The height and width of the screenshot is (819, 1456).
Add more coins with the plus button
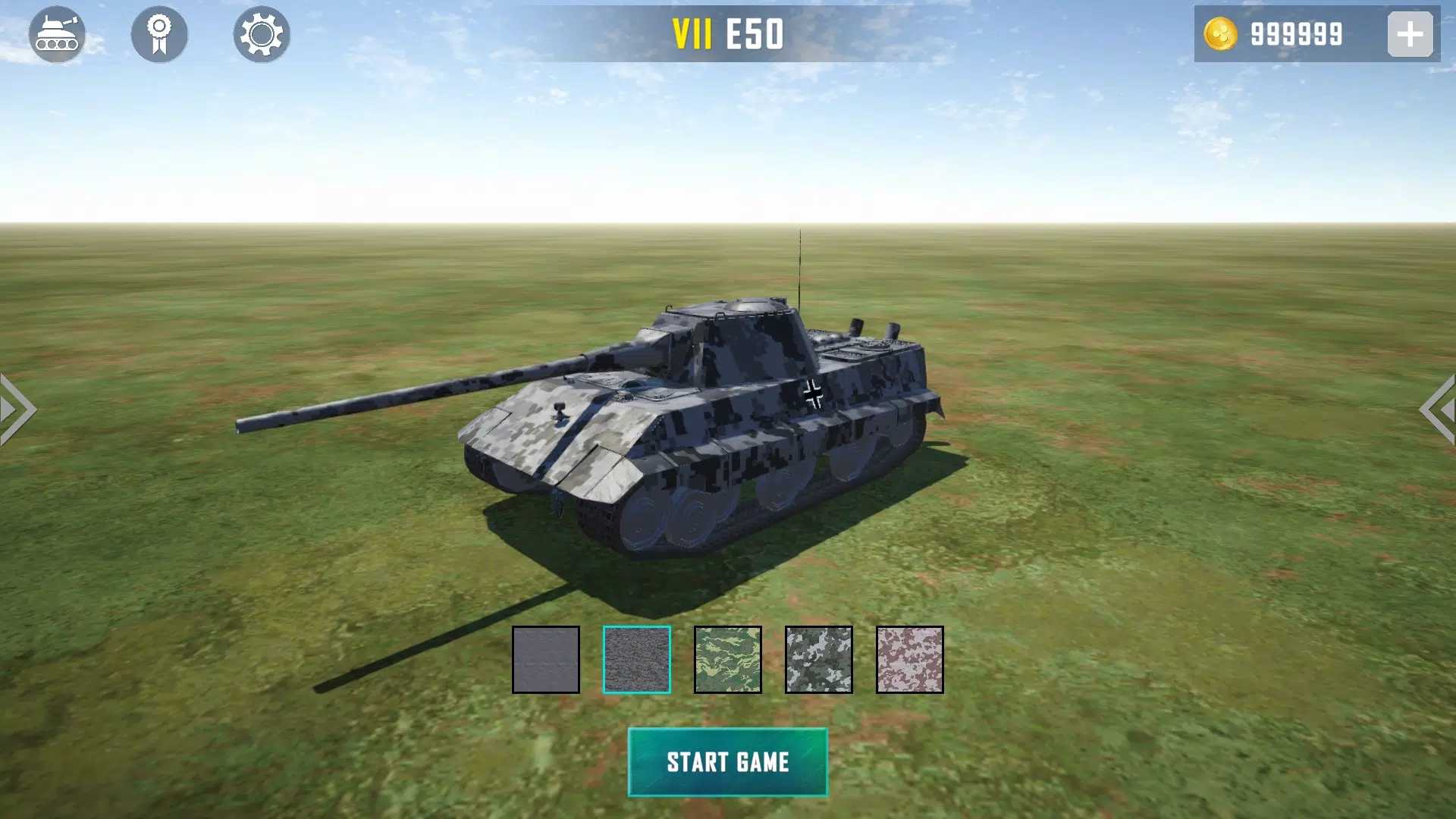click(1410, 34)
